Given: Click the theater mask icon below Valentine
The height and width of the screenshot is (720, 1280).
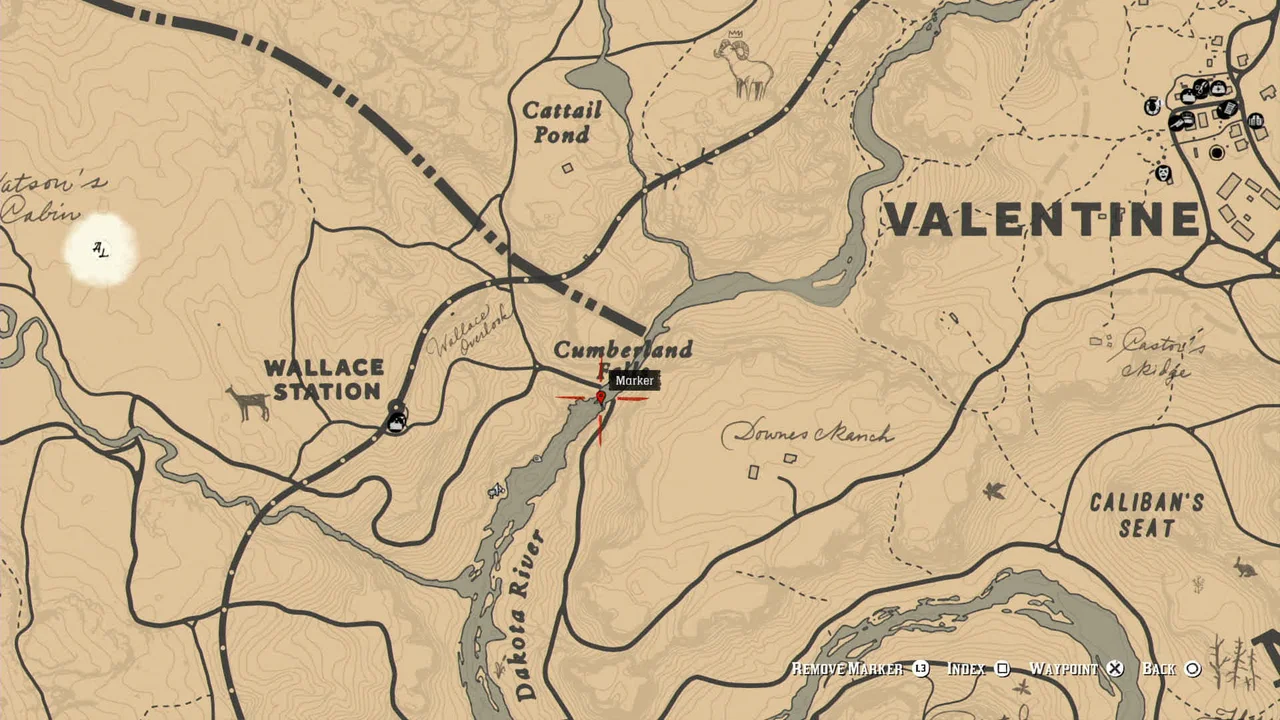Looking at the screenshot, I should (x=1164, y=174).
